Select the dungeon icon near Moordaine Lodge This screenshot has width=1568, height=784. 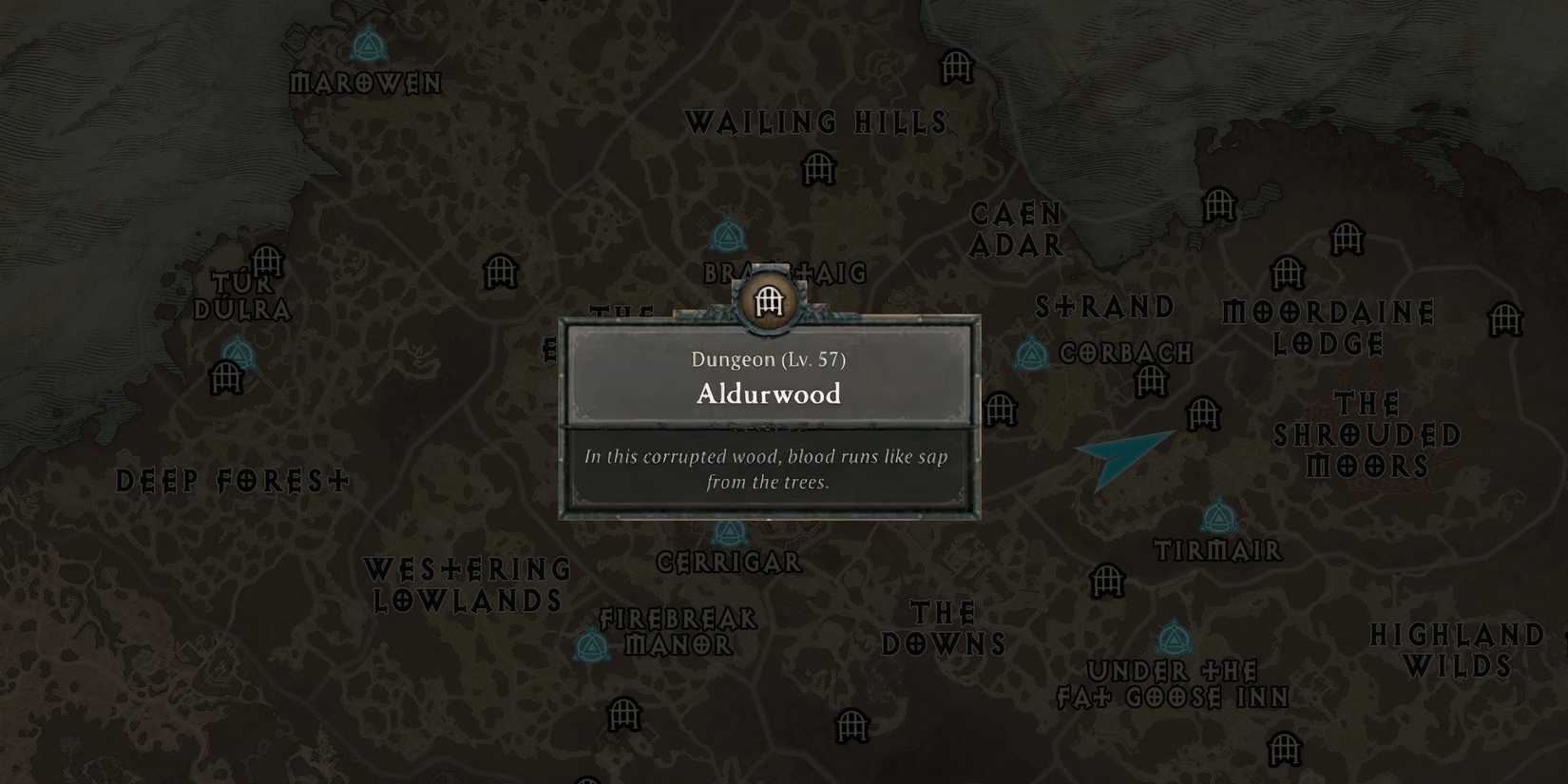coord(1290,271)
